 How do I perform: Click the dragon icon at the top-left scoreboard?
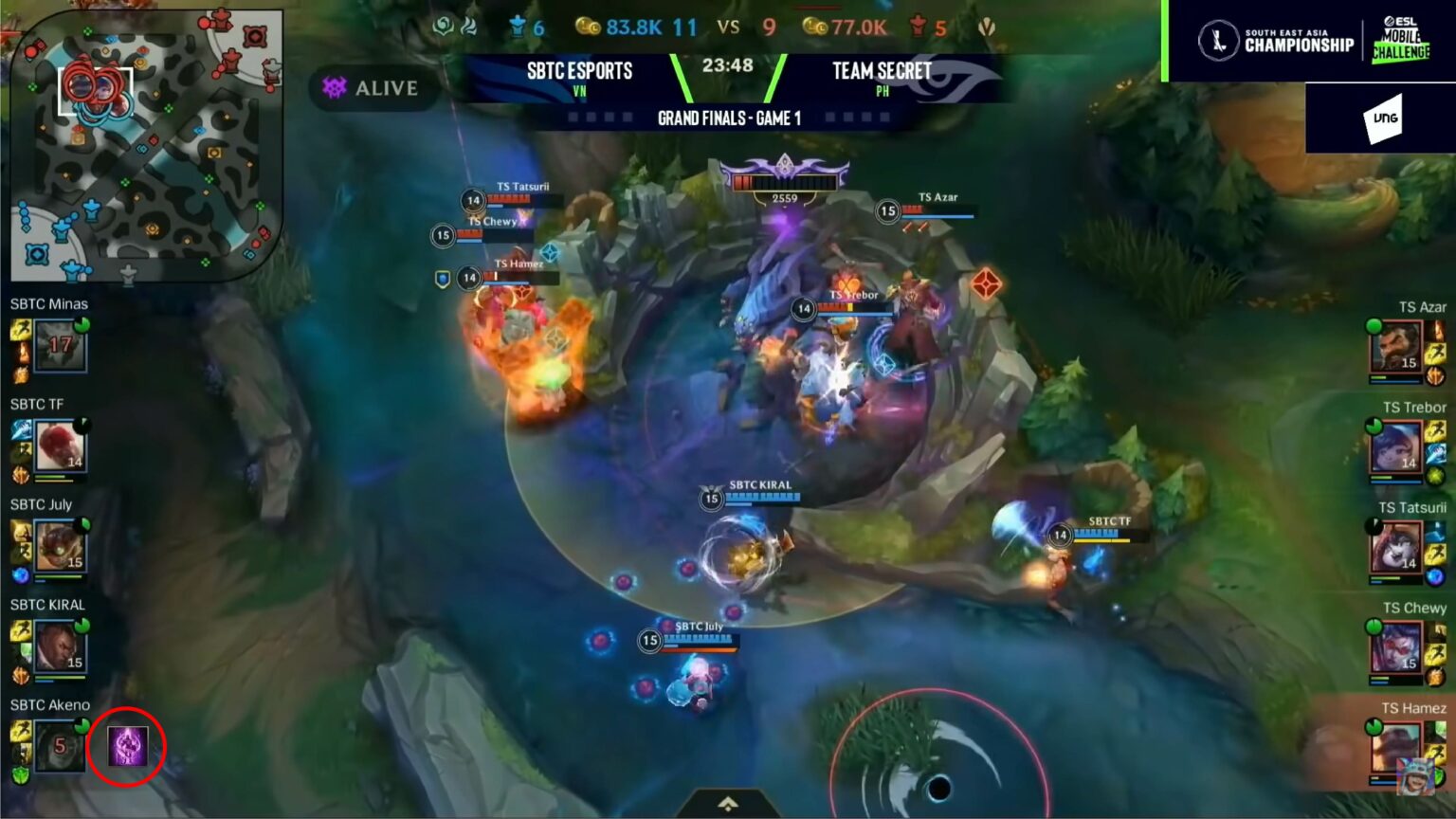440,27
